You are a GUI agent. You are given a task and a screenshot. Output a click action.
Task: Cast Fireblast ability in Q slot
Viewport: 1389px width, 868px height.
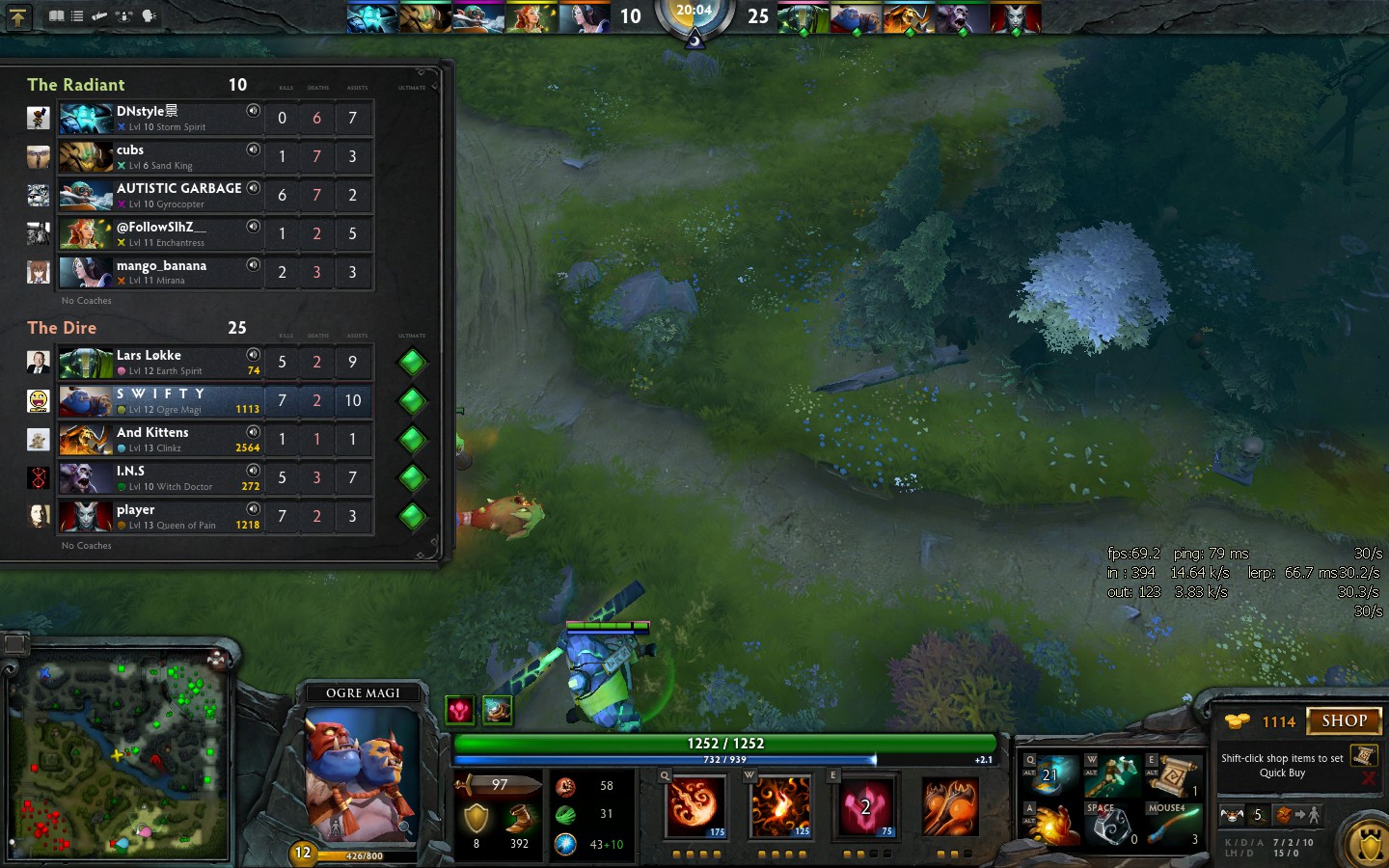pyautogui.click(x=694, y=805)
